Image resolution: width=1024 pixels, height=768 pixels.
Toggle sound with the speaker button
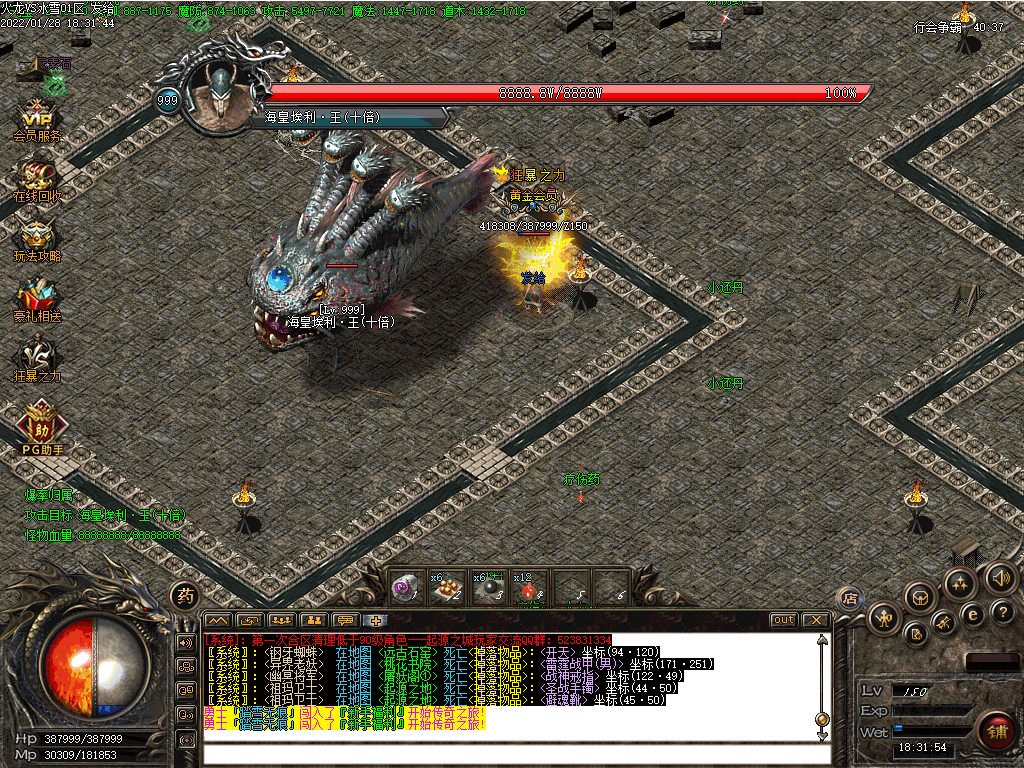coord(999,577)
